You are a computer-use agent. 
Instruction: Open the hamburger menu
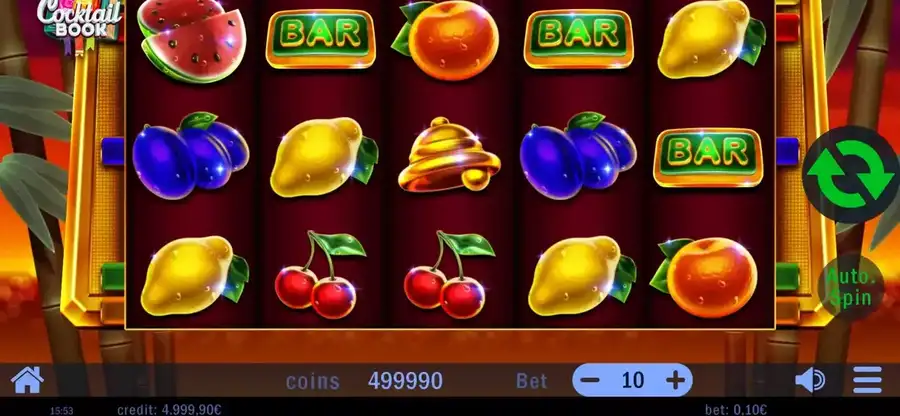click(x=868, y=380)
